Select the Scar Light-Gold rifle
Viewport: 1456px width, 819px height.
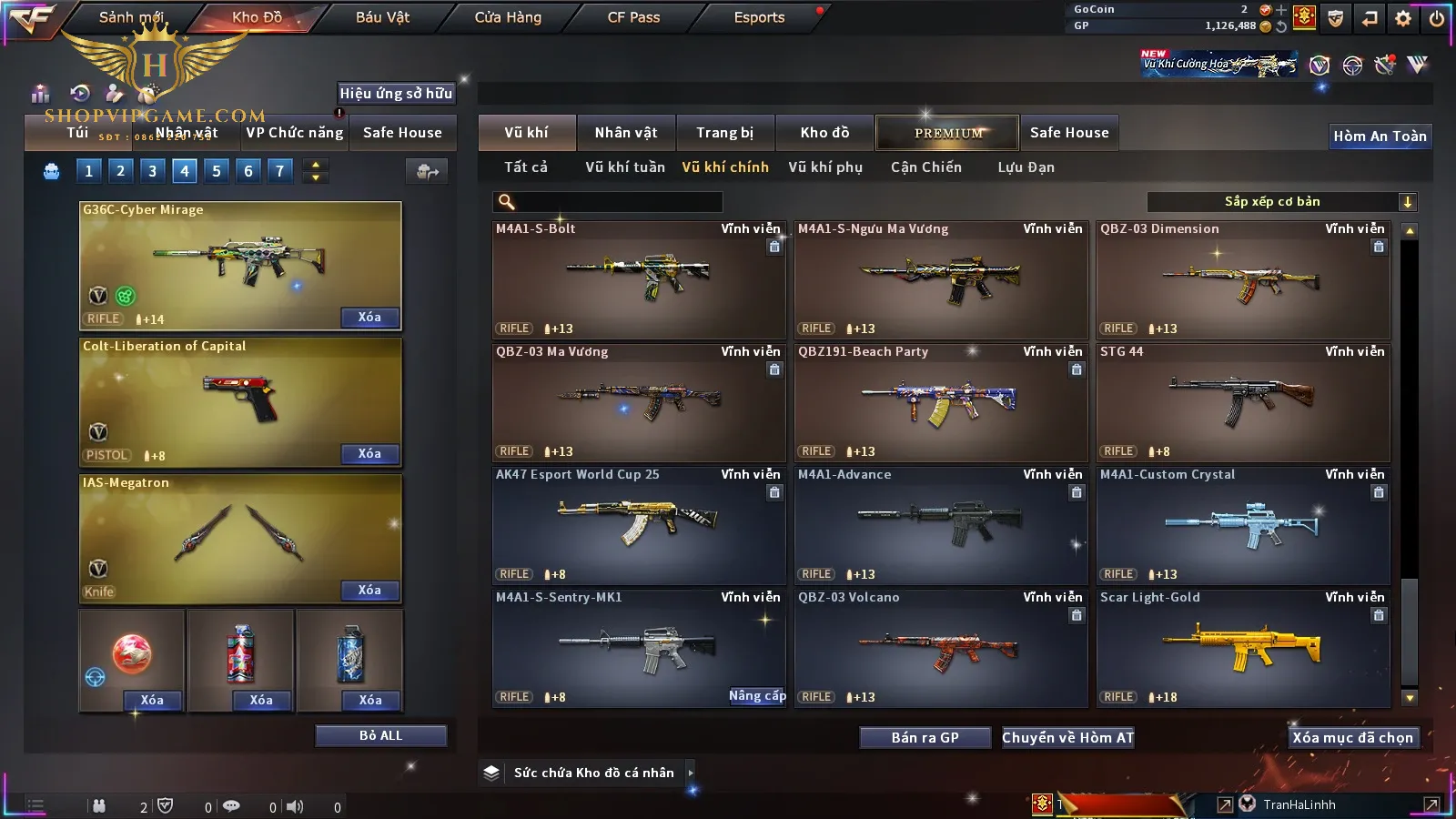tap(1243, 648)
